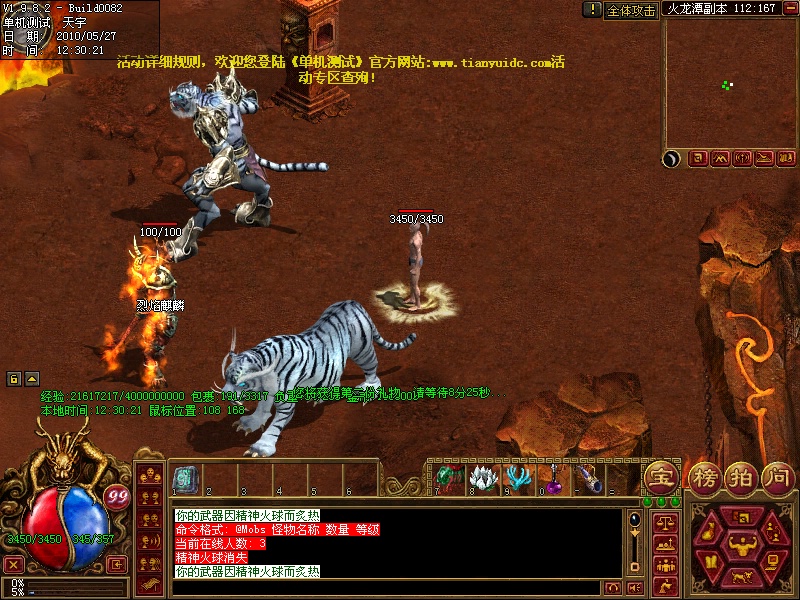Screen dimensions: 800x600
Task: Select the blue coral item slot
Action: pyautogui.click(x=518, y=478)
